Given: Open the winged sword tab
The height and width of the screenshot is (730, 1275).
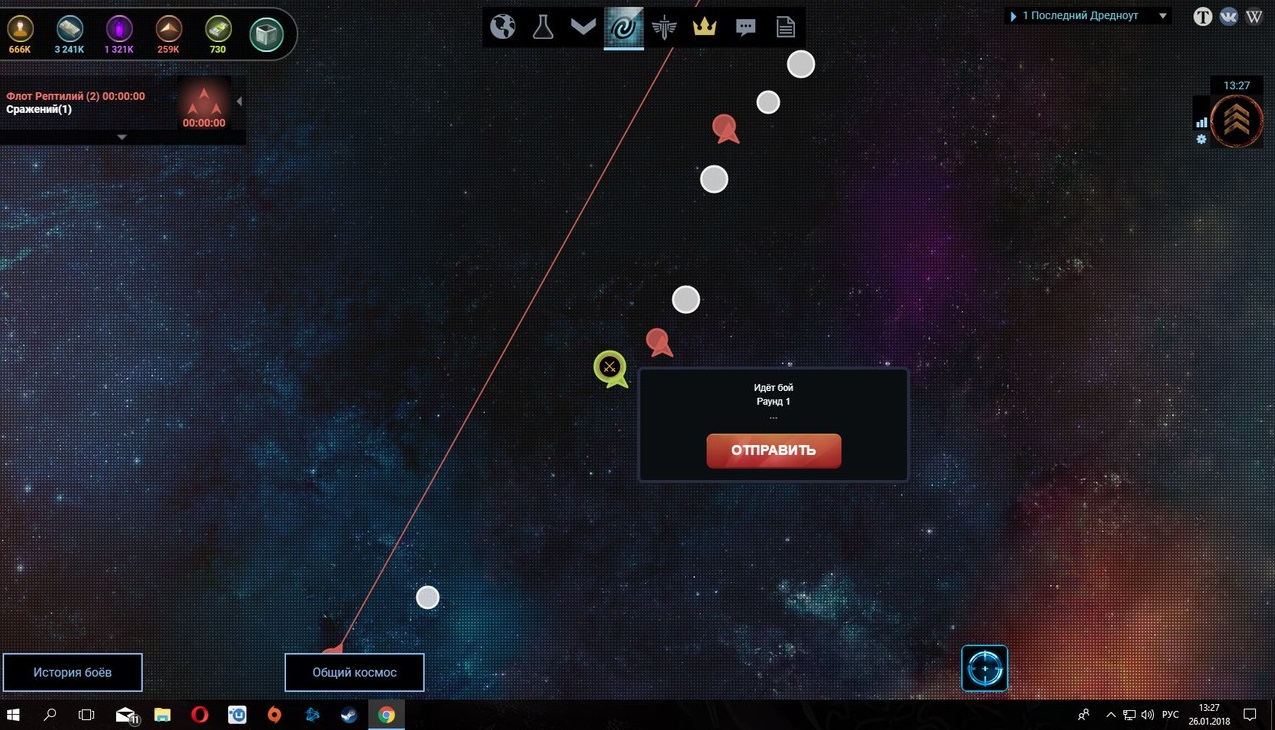Looking at the screenshot, I should pyautogui.click(x=664, y=27).
